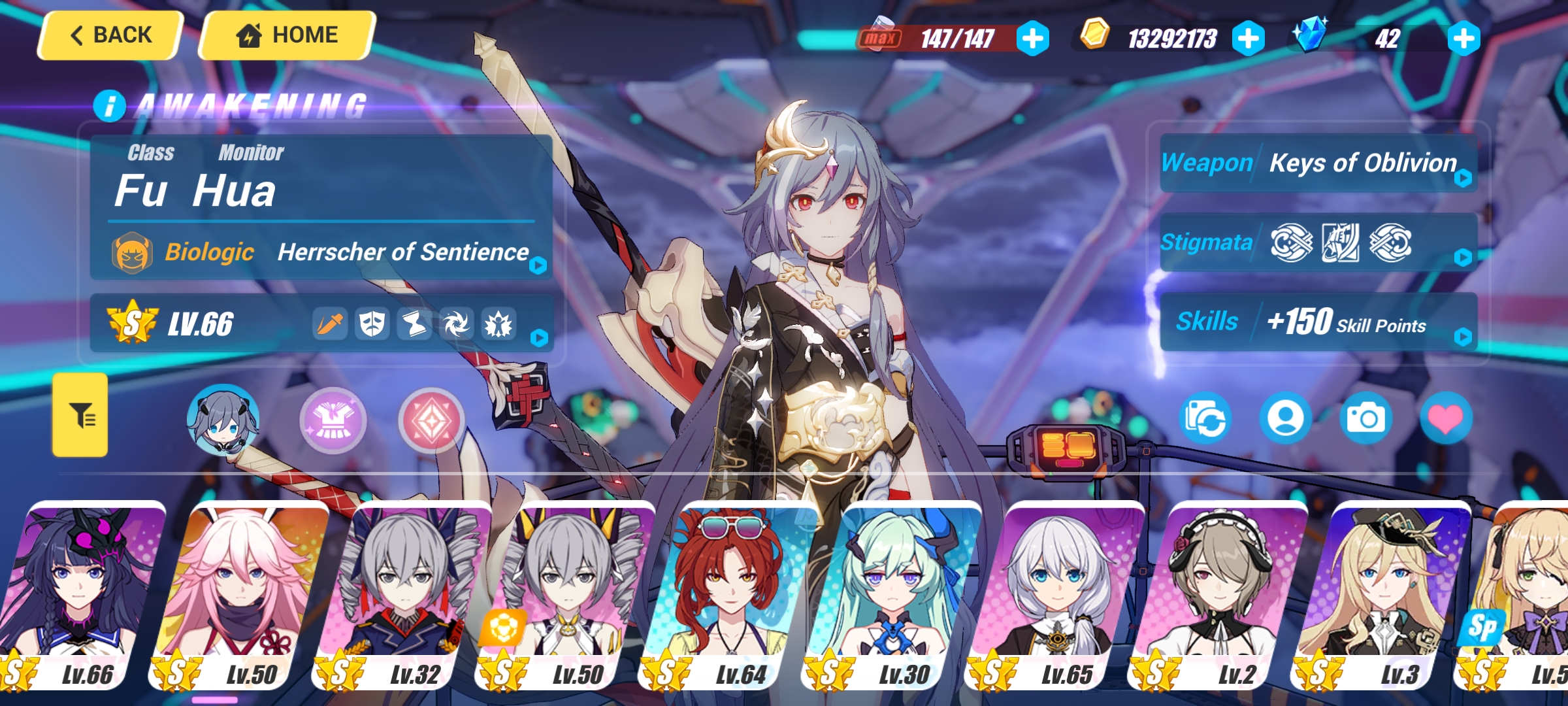Viewport: 1568px width, 706px height.
Task: Add more stamina with the plus button
Action: pyautogui.click(x=1033, y=39)
